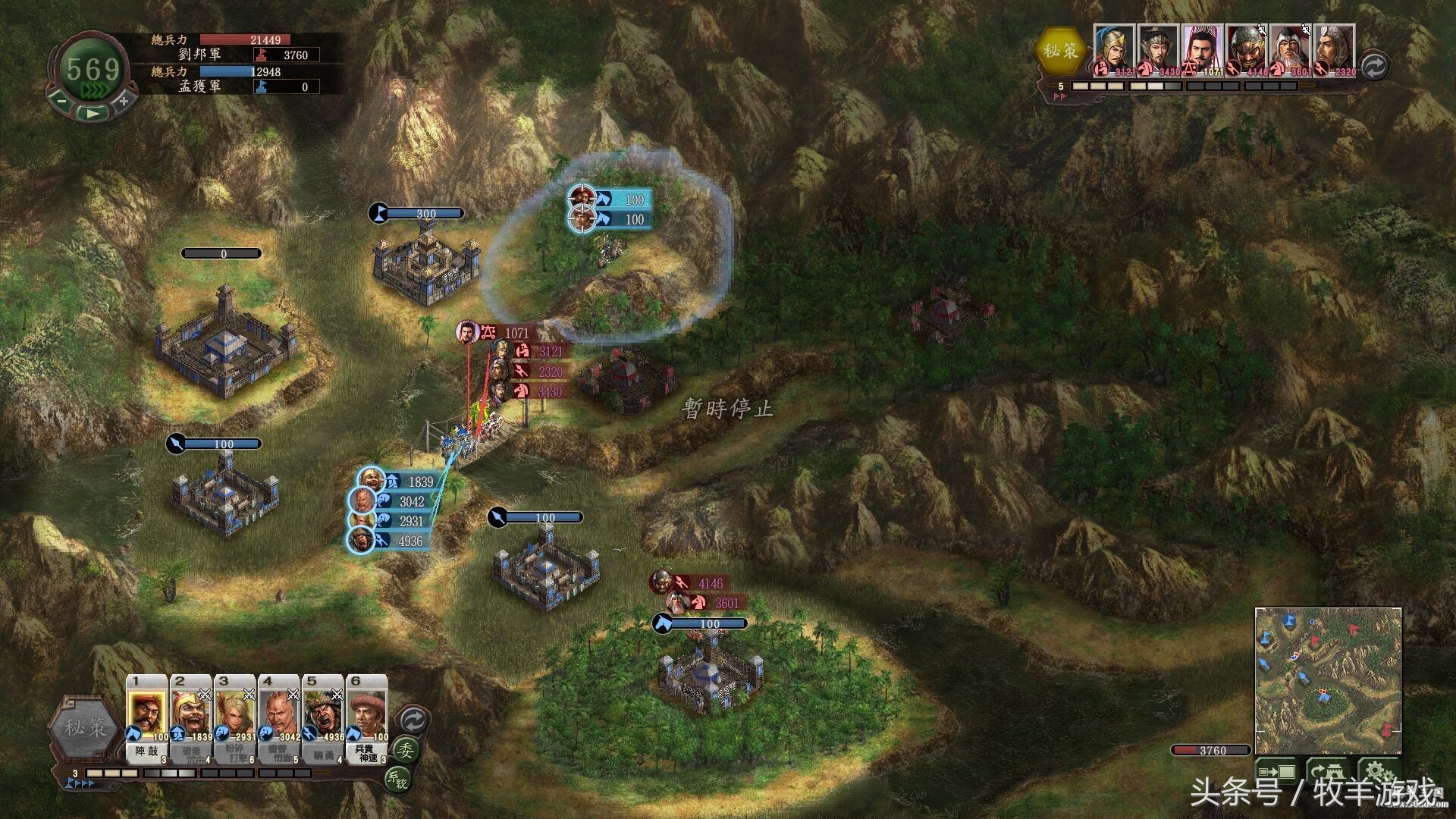The height and width of the screenshot is (819, 1456).
Task: Click the double-arrow indicator below enemy portraits
Action: (1059, 95)
